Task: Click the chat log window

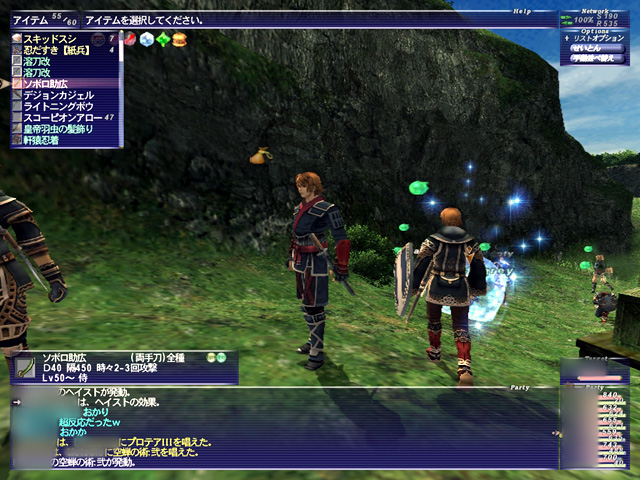Action: (x=280, y=428)
